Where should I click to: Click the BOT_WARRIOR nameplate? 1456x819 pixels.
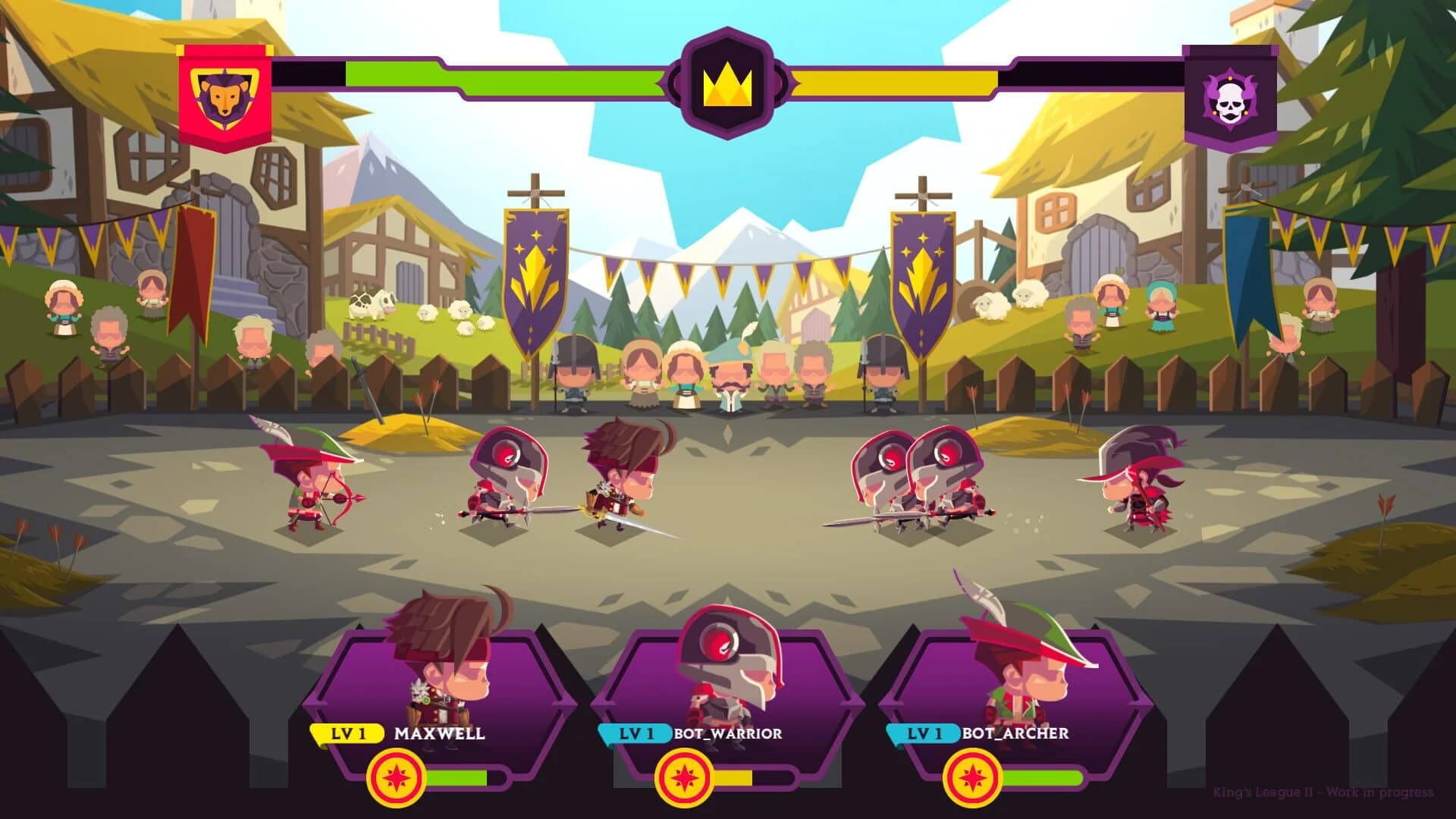728,733
